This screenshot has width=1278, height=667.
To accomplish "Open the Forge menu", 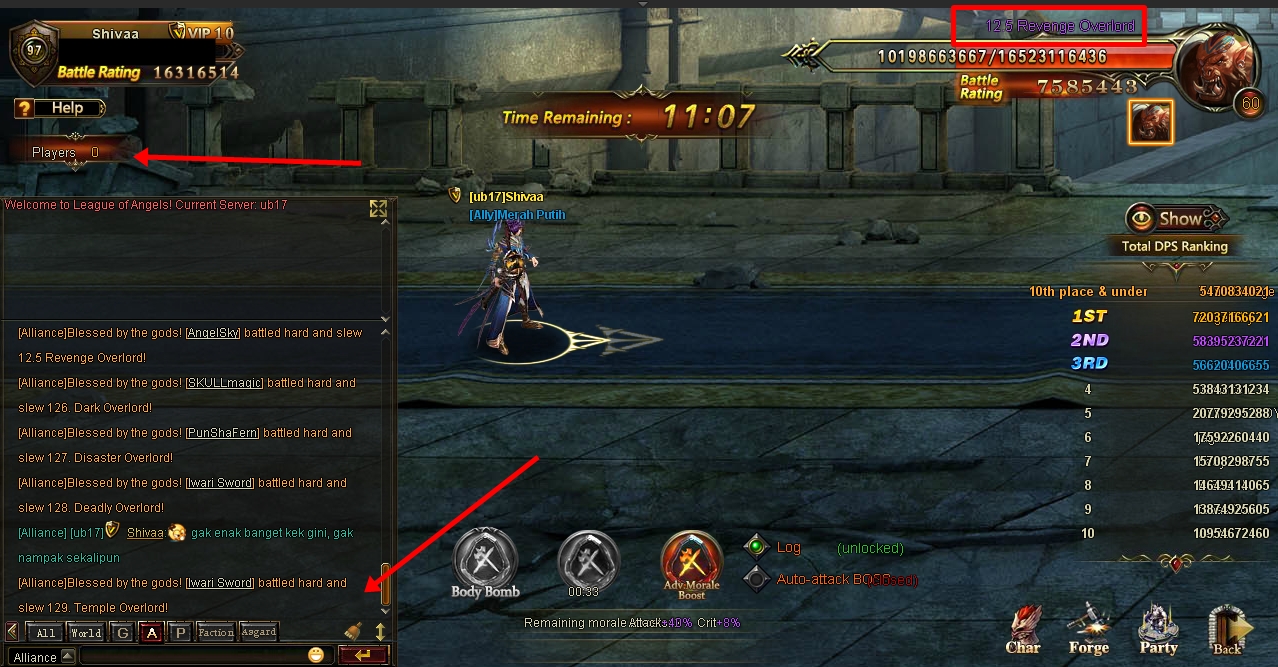I will point(1089,628).
